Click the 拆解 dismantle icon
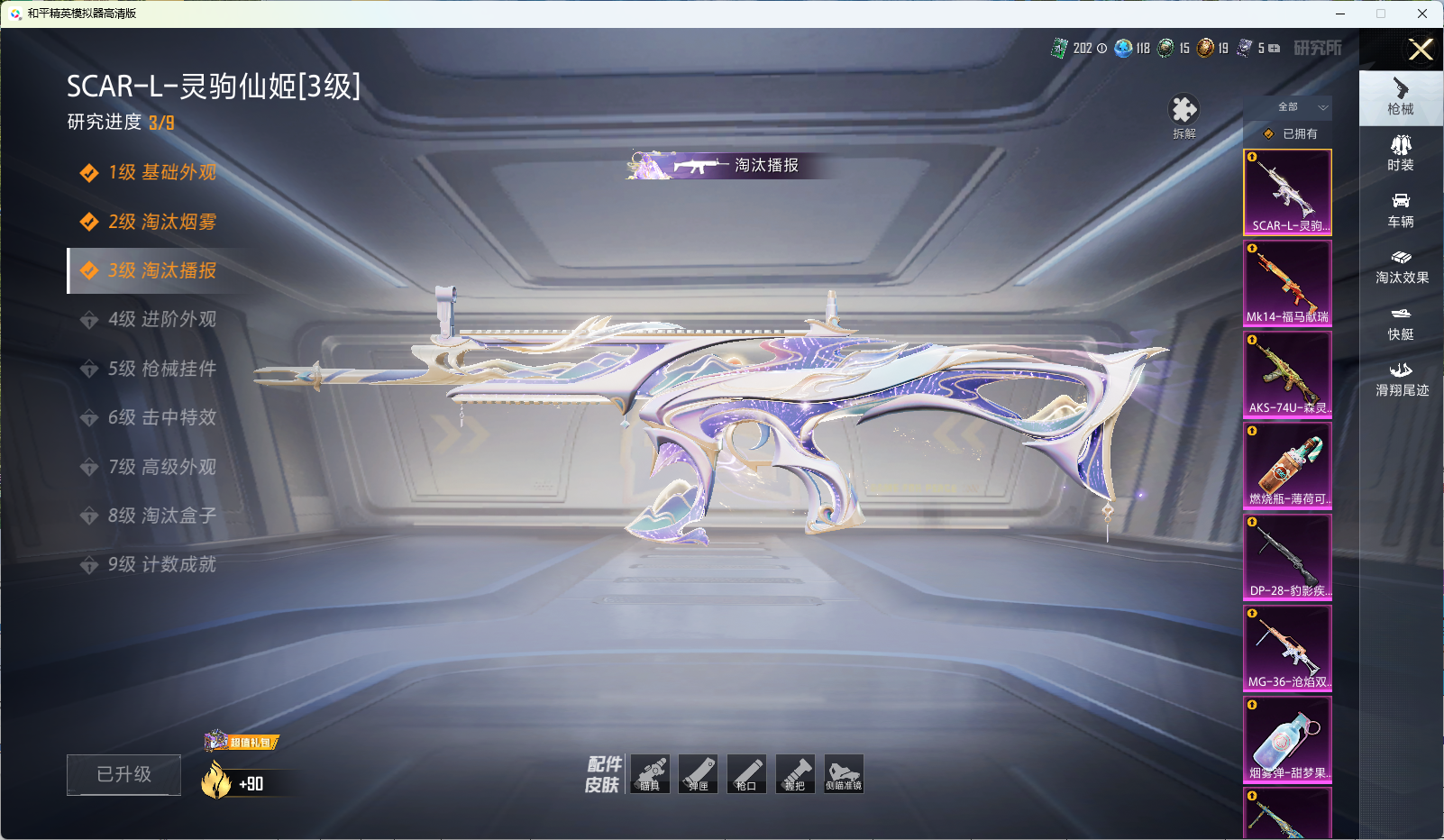The width and height of the screenshot is (1444, 840). [1184, 115]
